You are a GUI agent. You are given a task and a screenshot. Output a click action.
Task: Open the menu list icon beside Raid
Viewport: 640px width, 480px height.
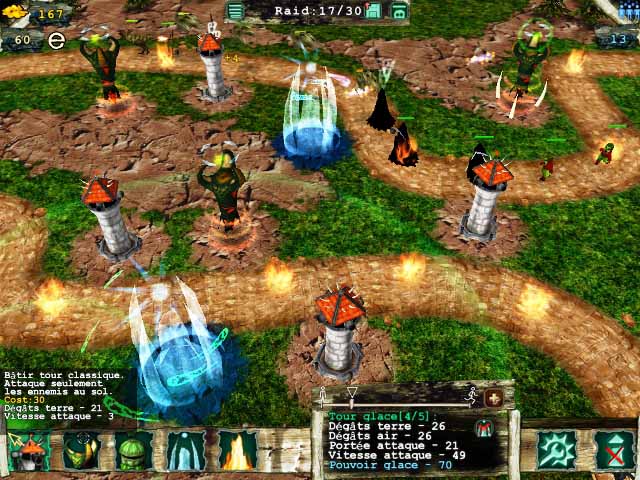235,11
